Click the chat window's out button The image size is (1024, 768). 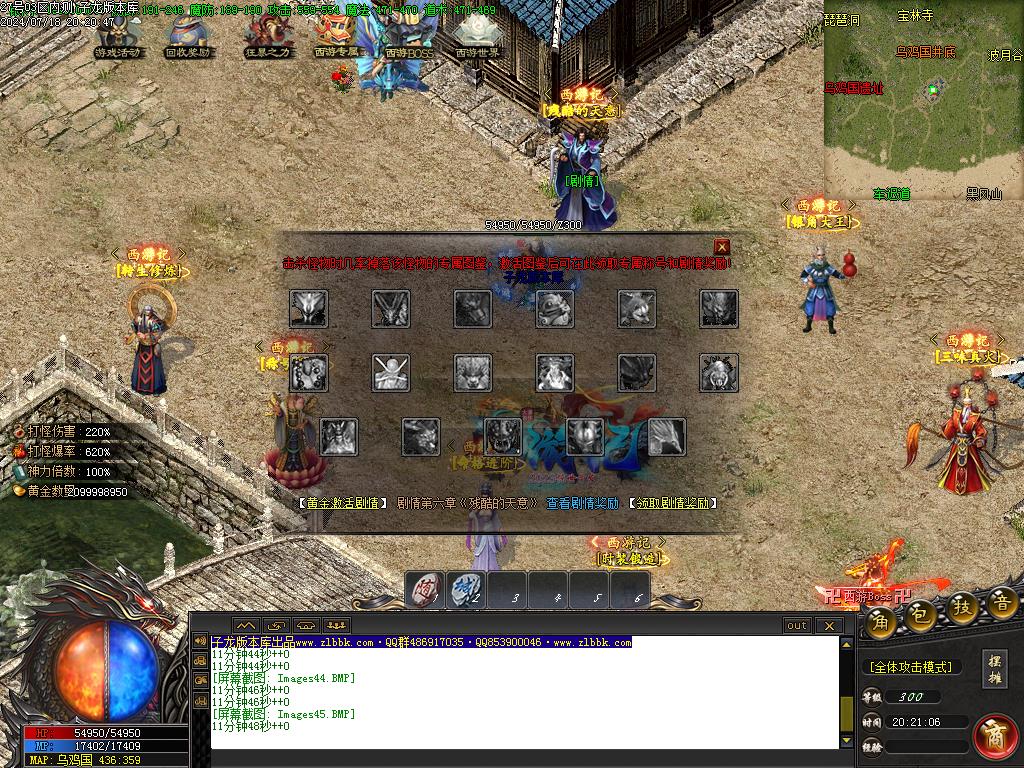click(797, 626)
